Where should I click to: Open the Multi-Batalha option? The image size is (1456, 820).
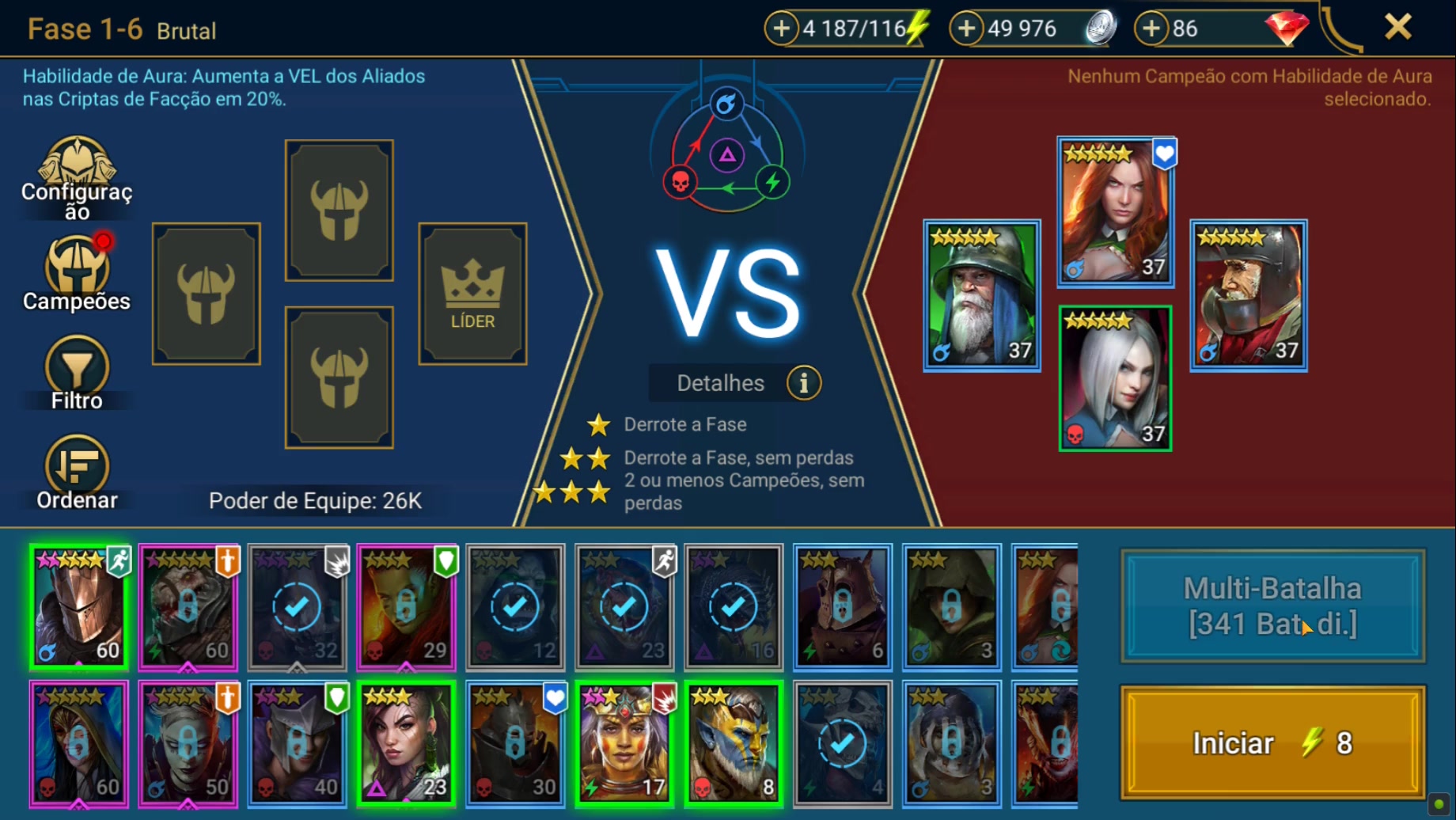coord(1272,606)
